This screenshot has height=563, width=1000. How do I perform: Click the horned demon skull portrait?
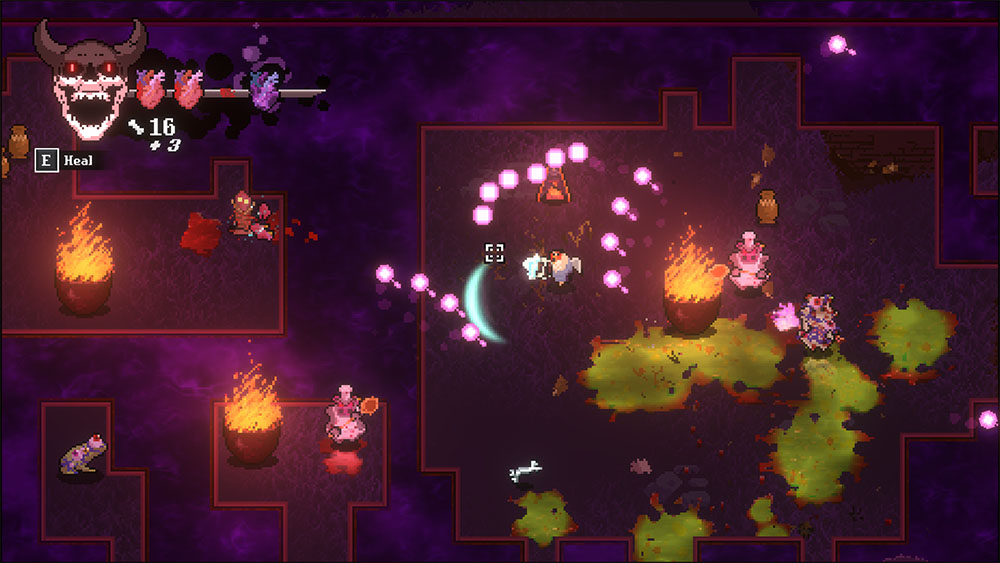88,80
